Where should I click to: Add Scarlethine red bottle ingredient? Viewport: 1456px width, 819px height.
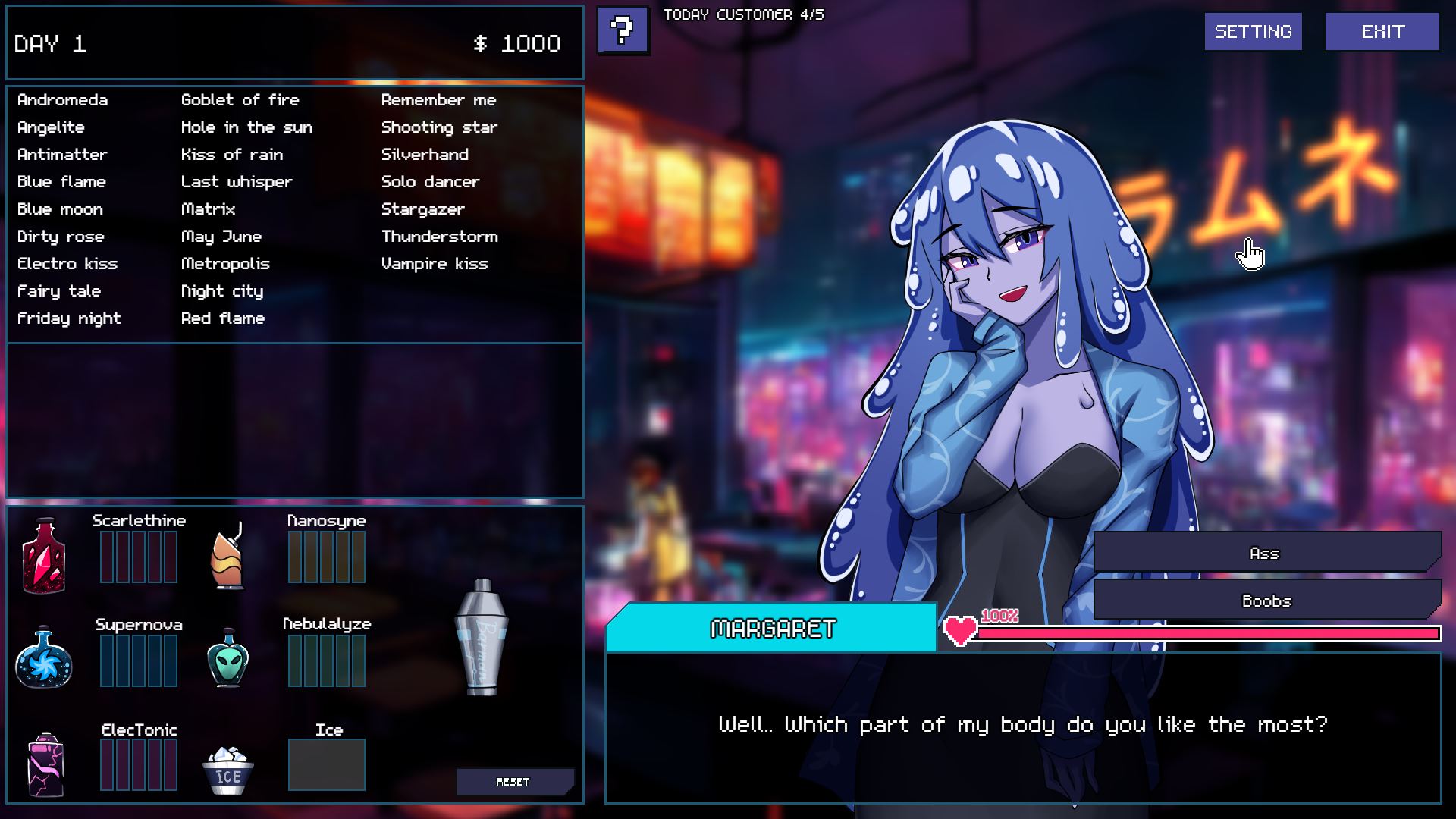point(44,556)
